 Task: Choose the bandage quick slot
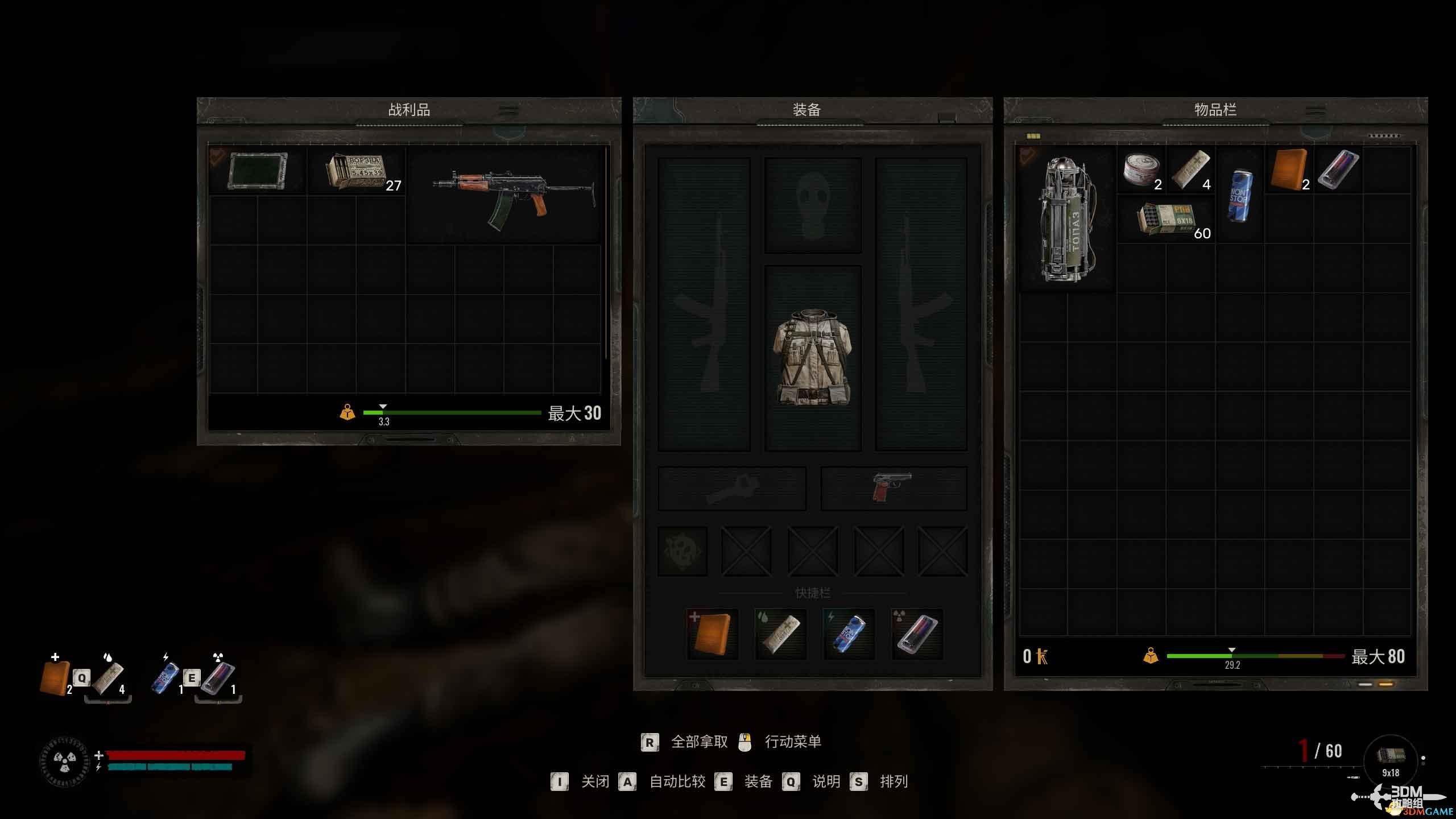pyautogui.click(x=780, y=634)
